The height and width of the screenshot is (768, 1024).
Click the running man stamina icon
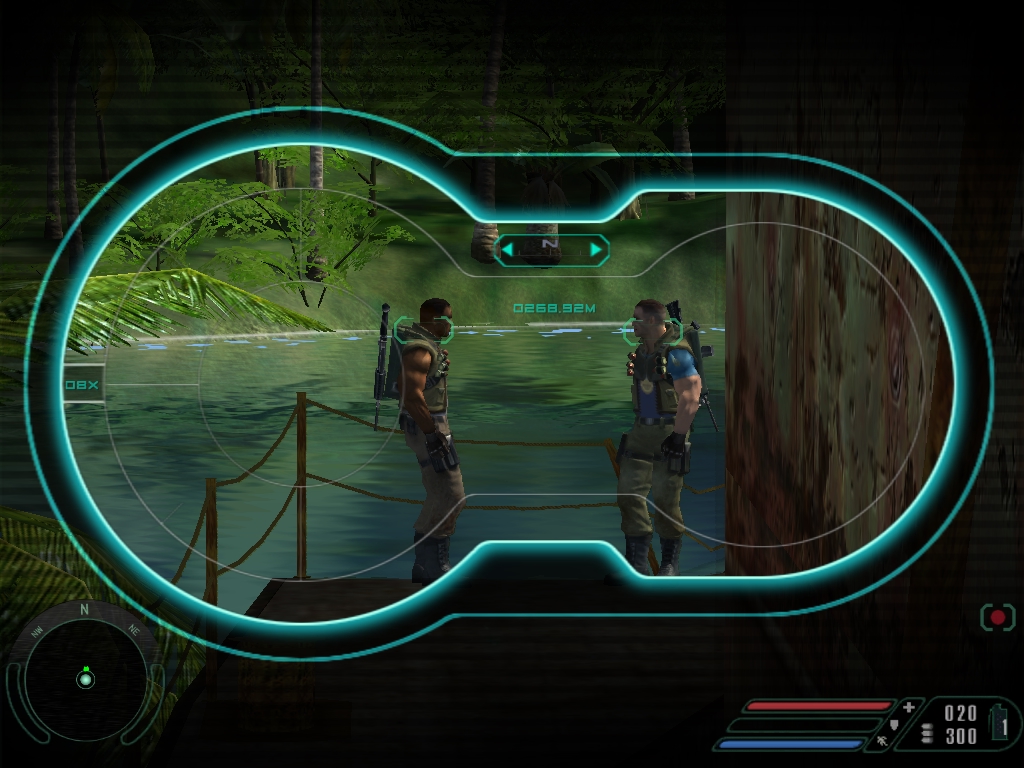tap(881, 742)
